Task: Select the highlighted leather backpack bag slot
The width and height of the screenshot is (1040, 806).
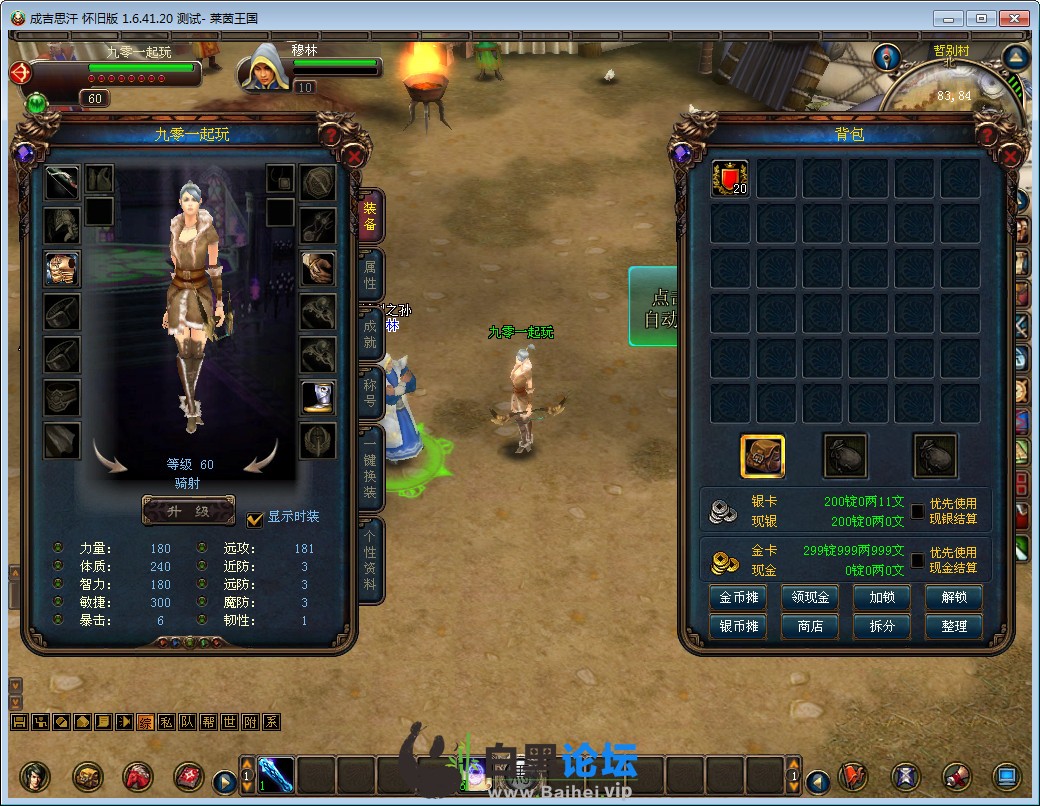Action: point(762,456)
